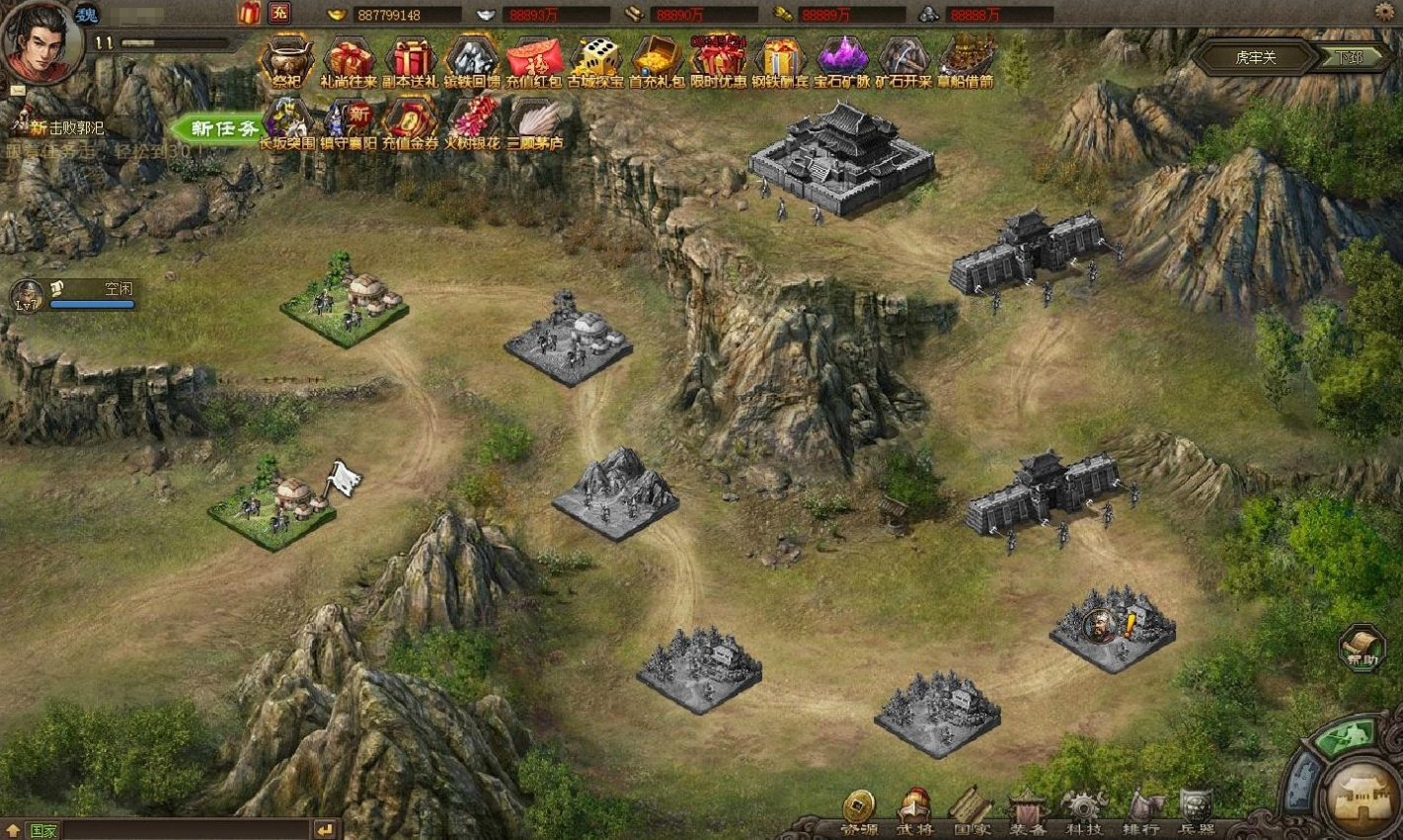The height and width of the screenshot is (840, 1403).
Task: Return to the main city view
Action: pyautogui.click(x=1364, y=795)
